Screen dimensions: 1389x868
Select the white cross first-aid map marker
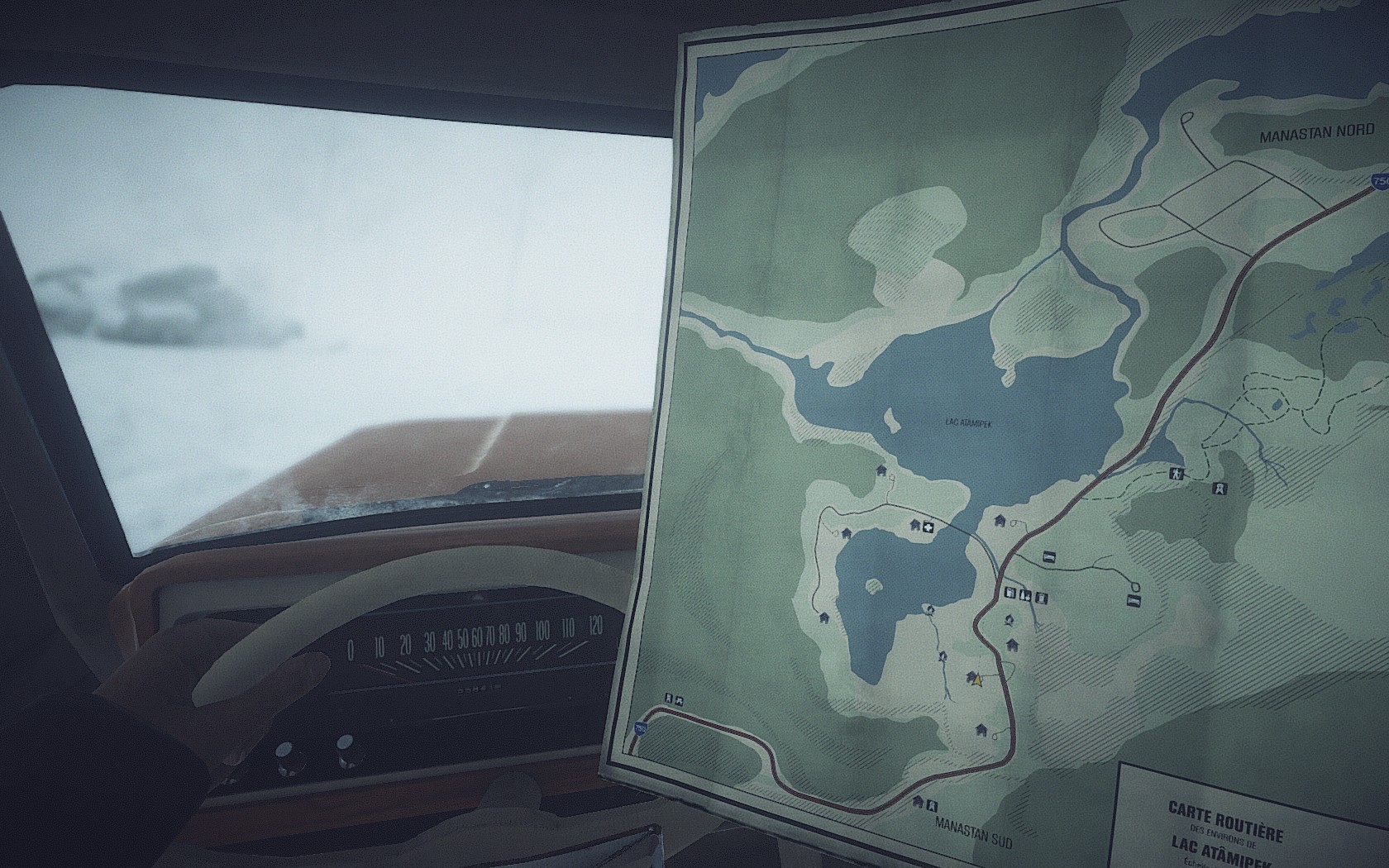(x=929, y=527)
